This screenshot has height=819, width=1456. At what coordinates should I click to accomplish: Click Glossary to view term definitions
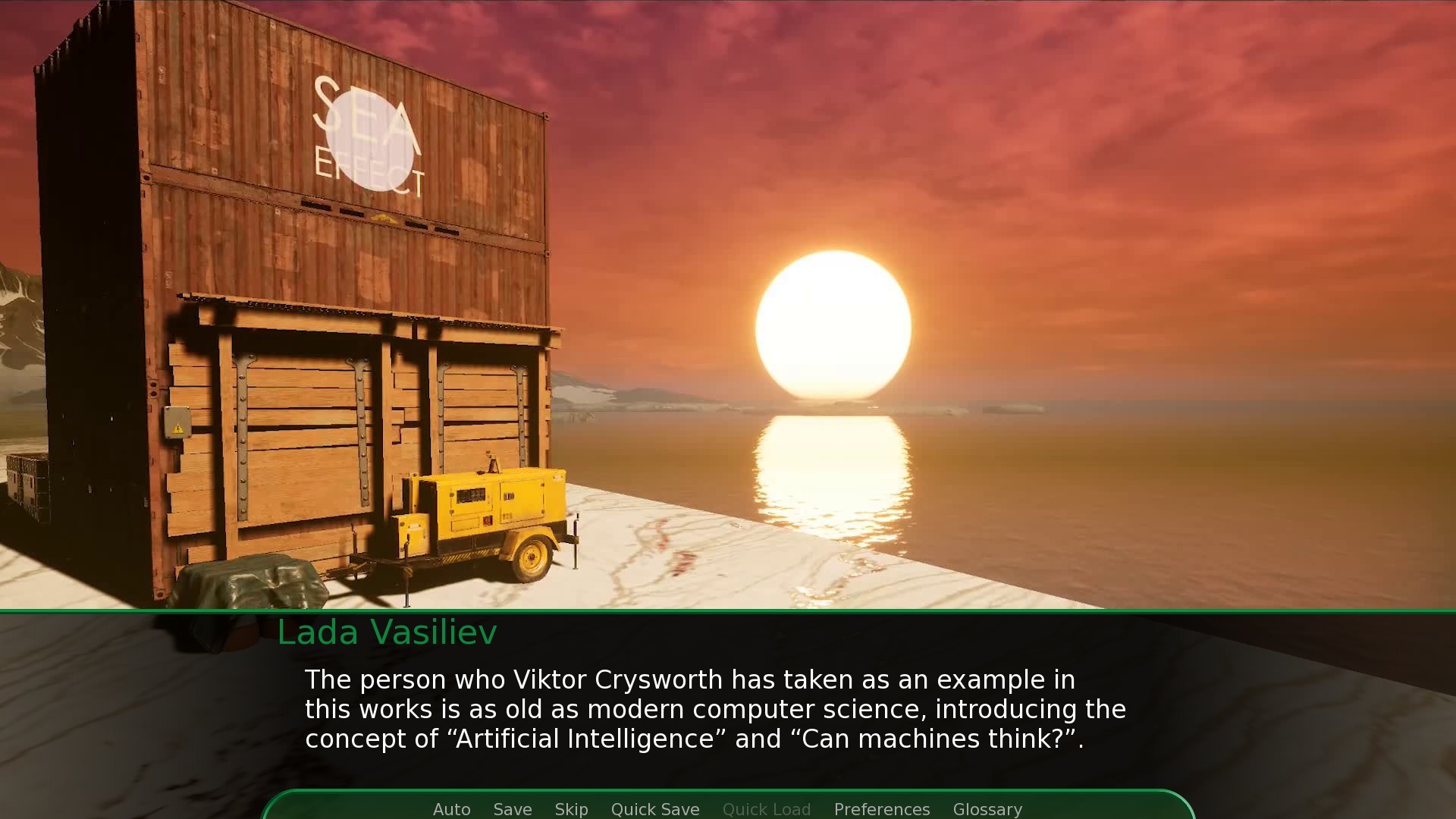(987, 809)
